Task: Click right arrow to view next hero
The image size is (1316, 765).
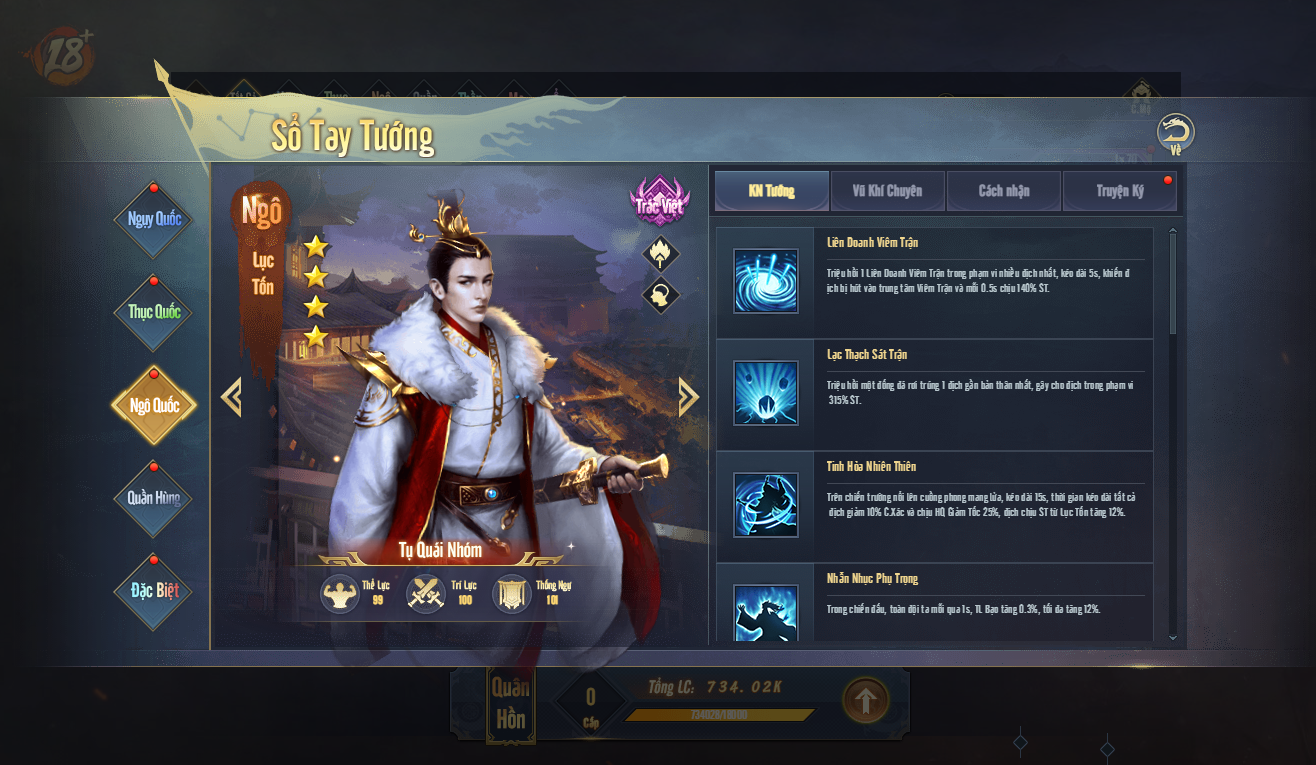Action: [x=687, y=395]
